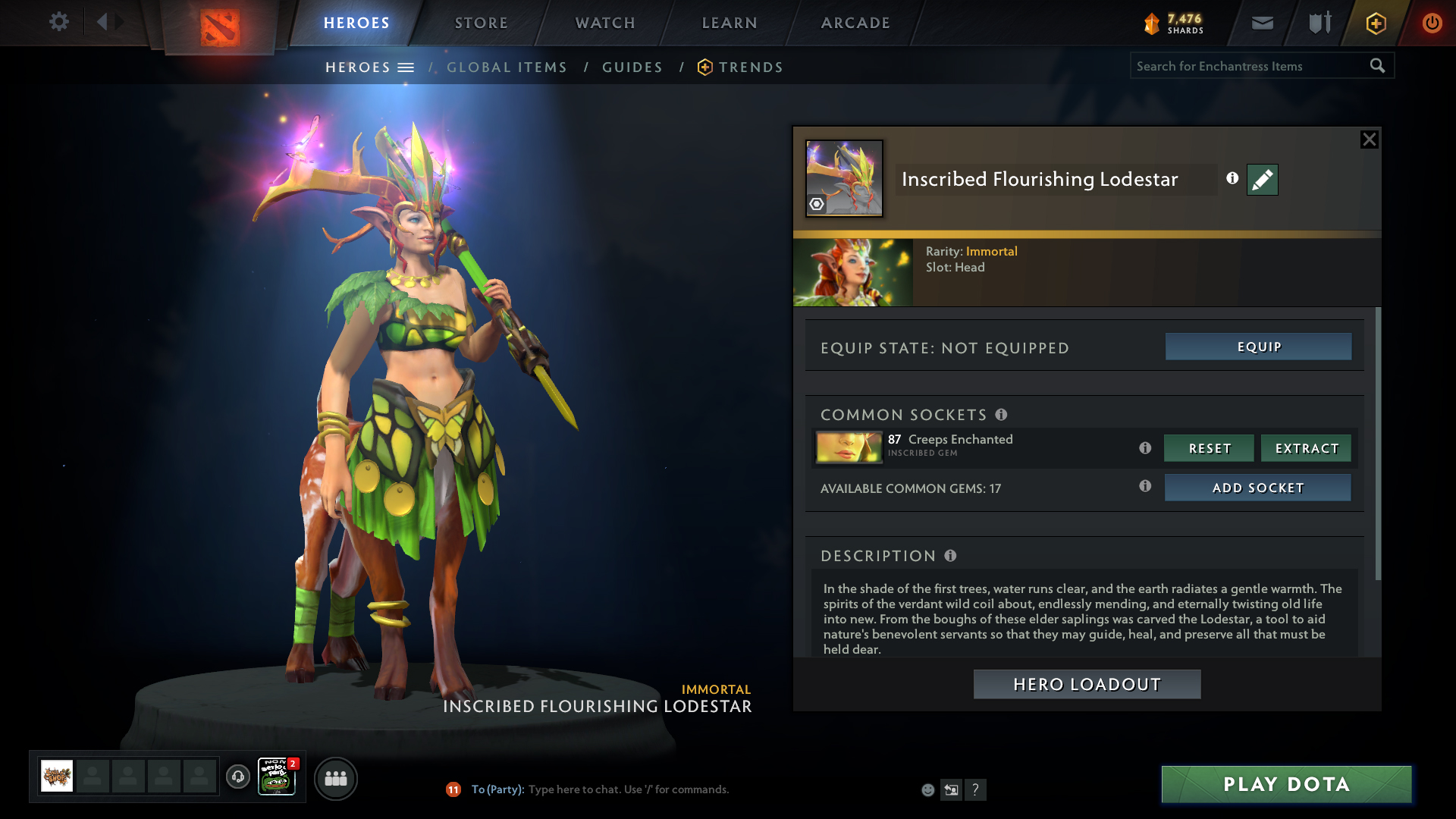
Task: Switch to the Store tab
Action: click(x=481, y=23)
